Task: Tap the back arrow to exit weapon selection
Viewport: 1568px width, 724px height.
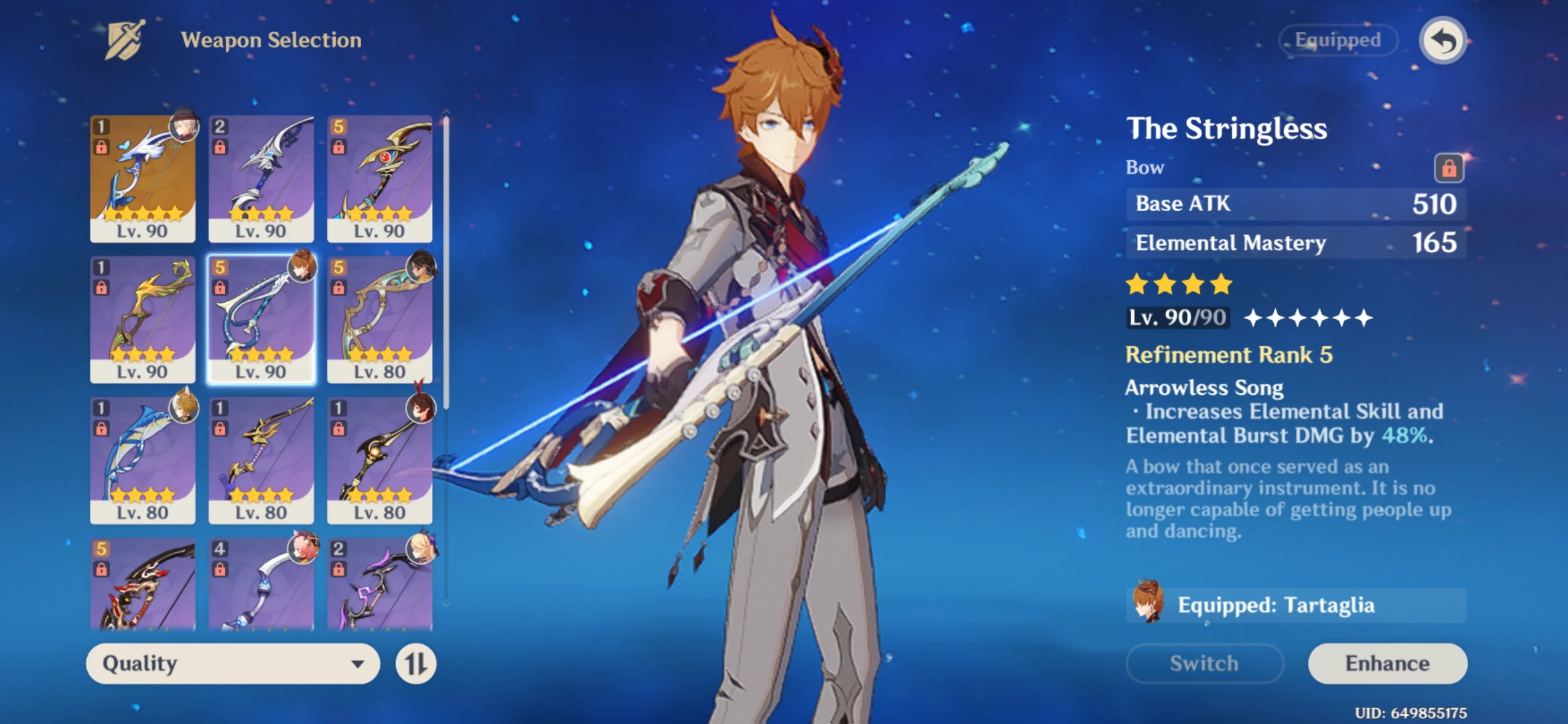Action: point(1445,40)
